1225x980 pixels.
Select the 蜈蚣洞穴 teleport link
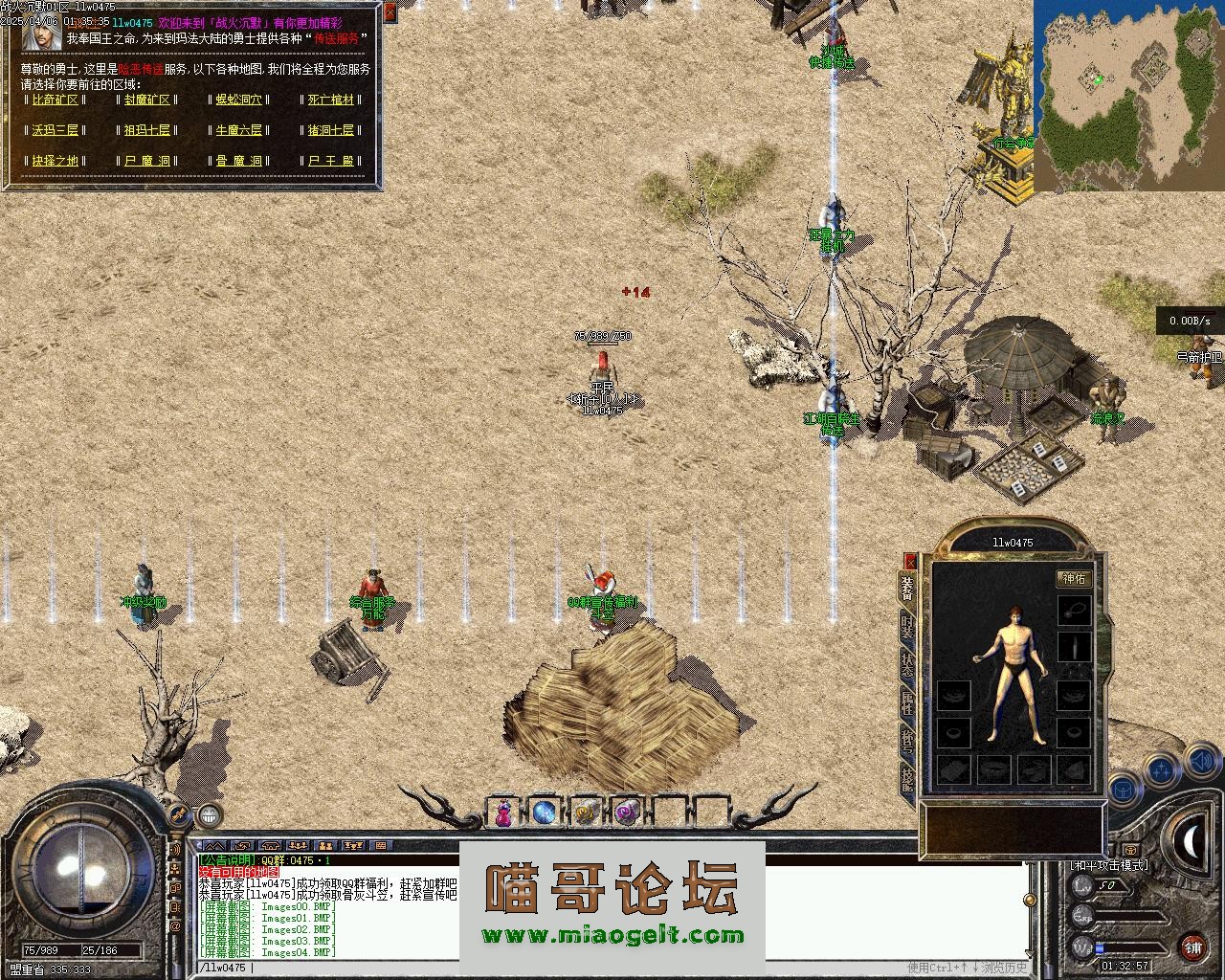pyautogui.click(x=238, y=100)
